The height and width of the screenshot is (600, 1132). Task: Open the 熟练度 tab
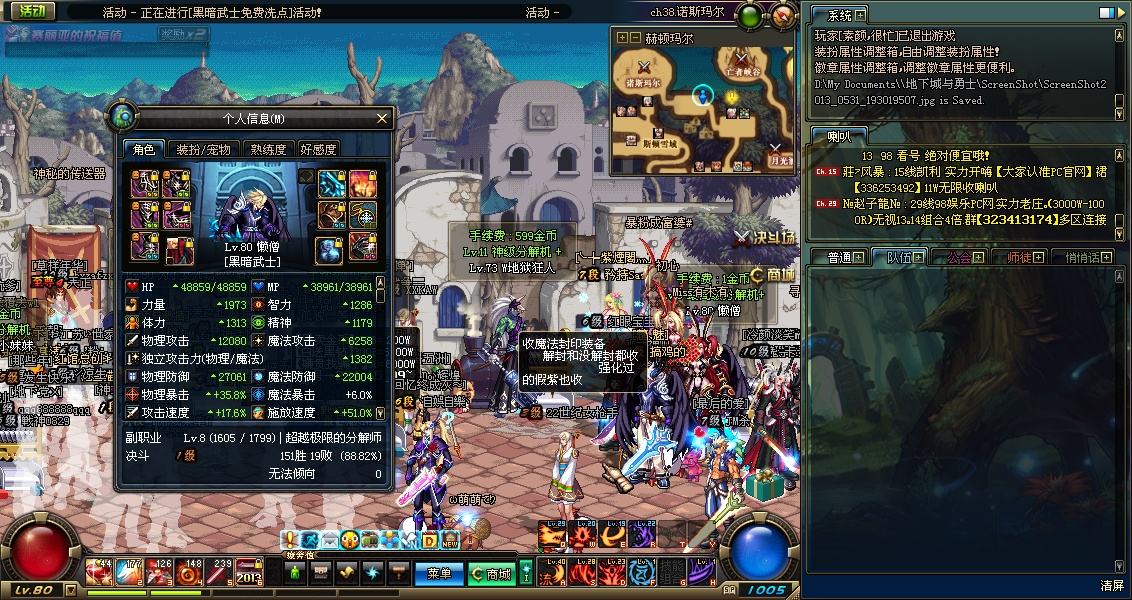tap(267, 149)
